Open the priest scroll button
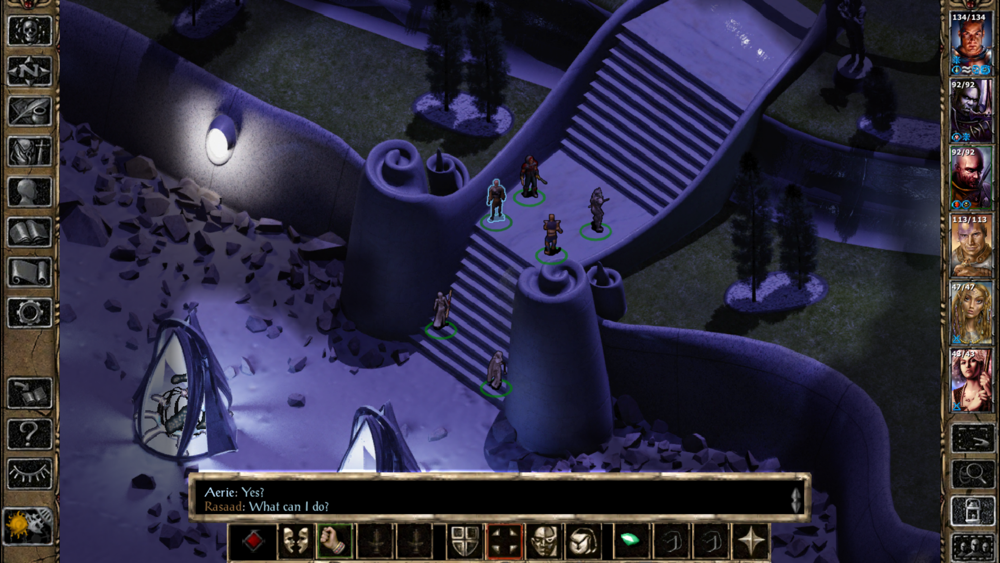Screen dimensions: 1000x563 [x=29, y=272]
